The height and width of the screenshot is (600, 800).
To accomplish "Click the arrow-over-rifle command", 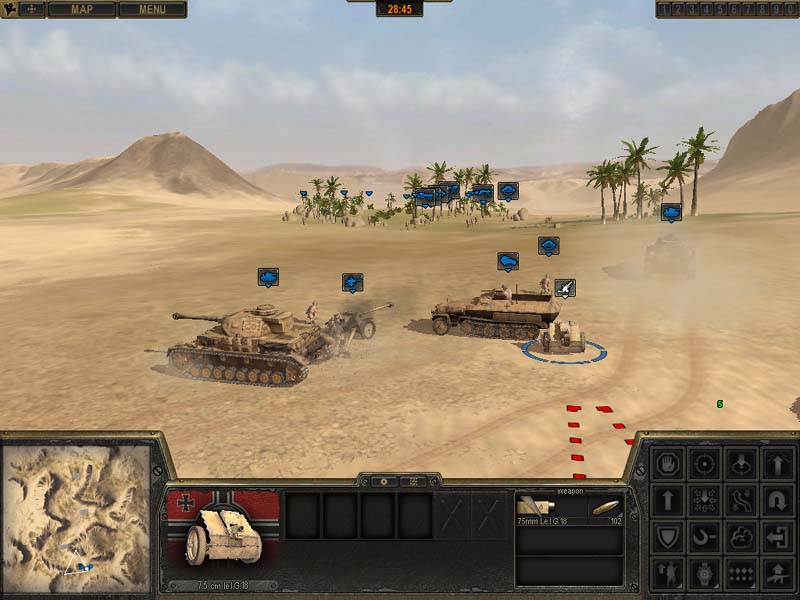I will point(778,573).
